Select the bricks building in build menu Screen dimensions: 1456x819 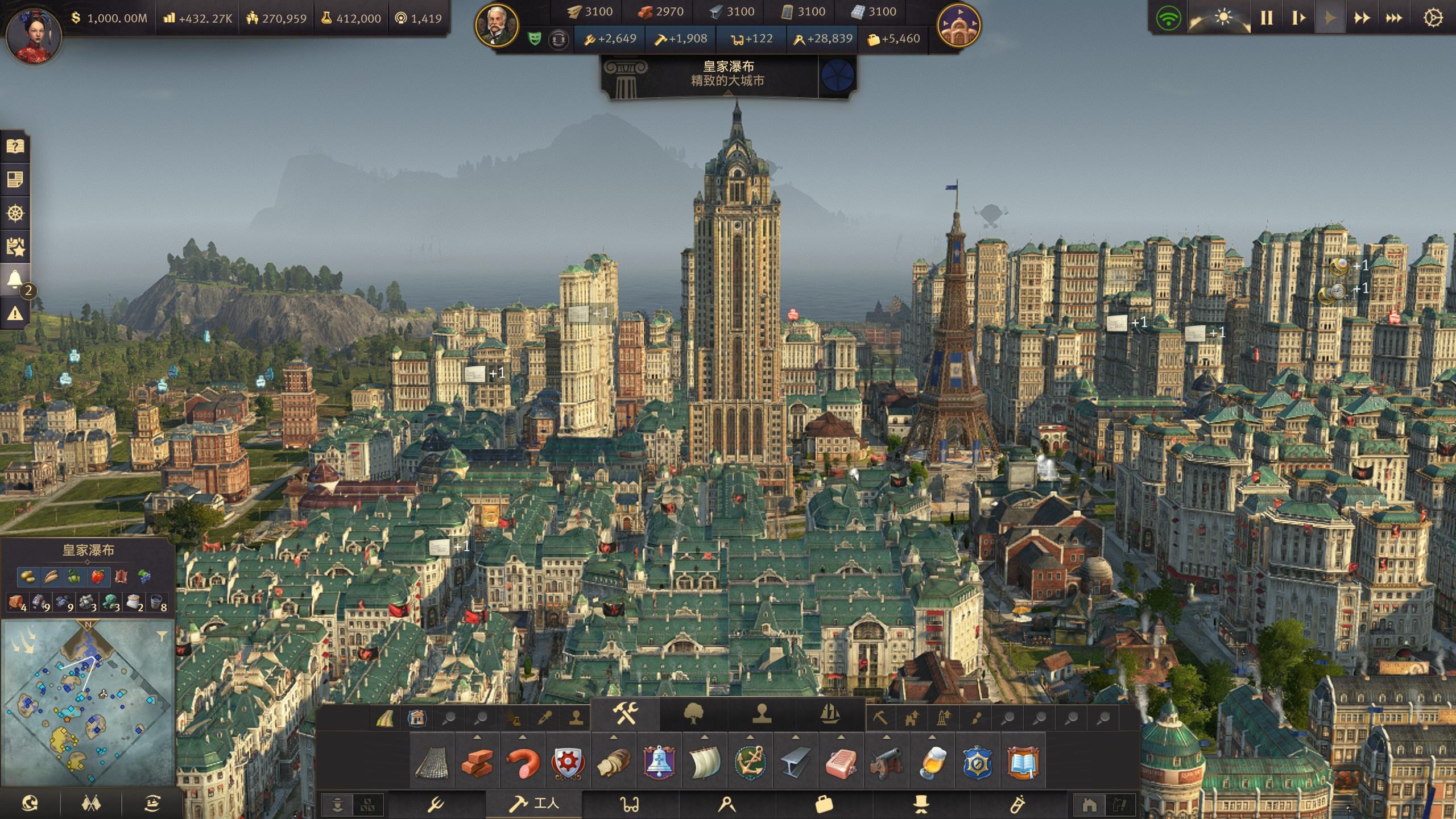[x=477, y=762]
